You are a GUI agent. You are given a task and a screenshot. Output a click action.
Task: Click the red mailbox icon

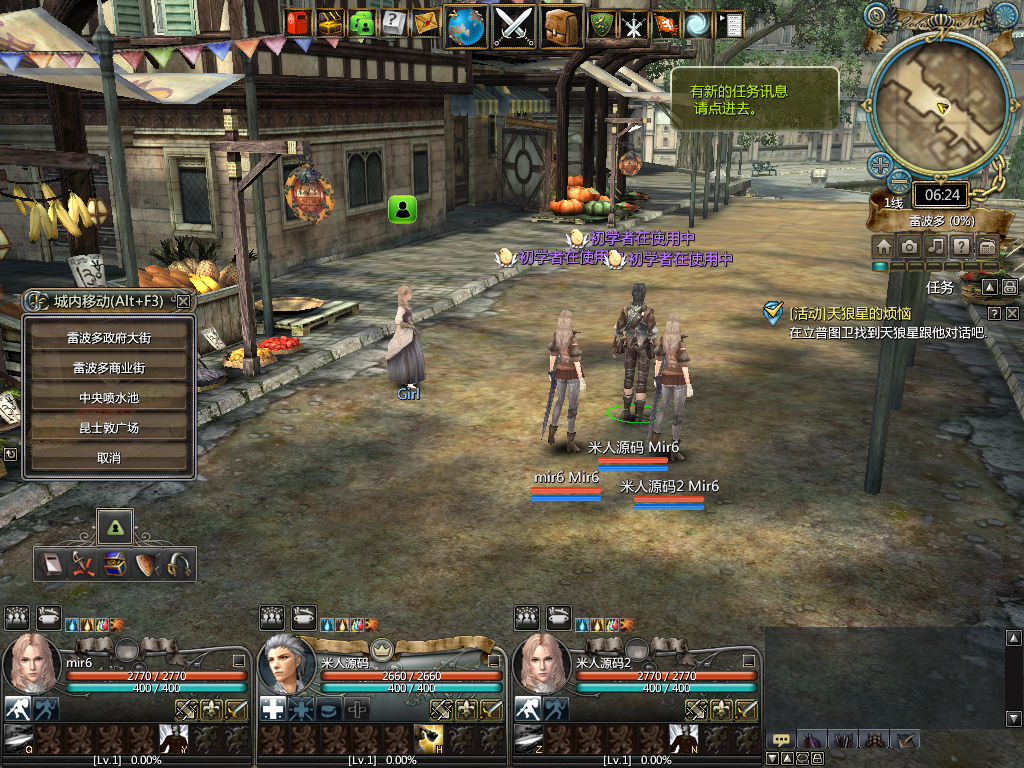[x=298, y=23]
